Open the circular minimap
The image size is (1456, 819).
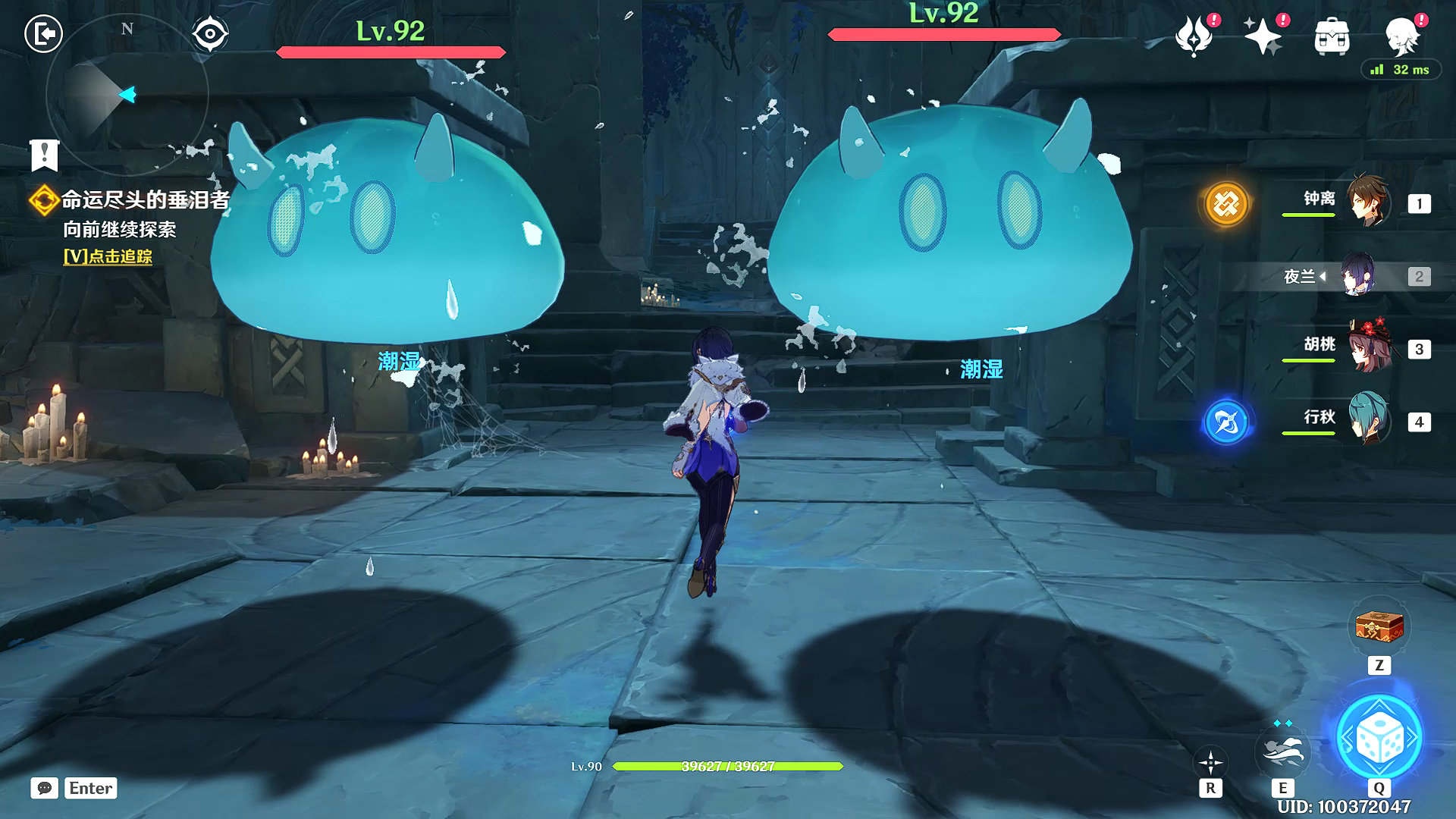point(127,95)
